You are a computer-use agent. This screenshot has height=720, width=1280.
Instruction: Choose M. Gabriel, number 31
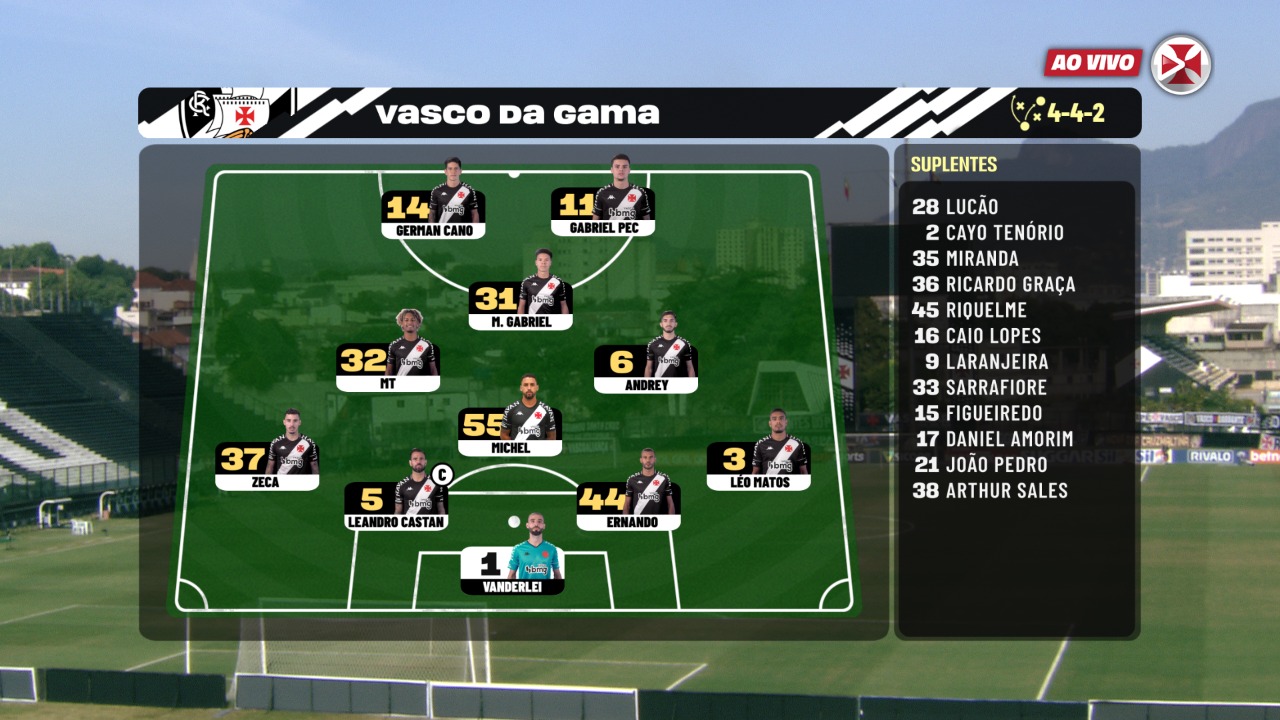(x=521, y=303)
